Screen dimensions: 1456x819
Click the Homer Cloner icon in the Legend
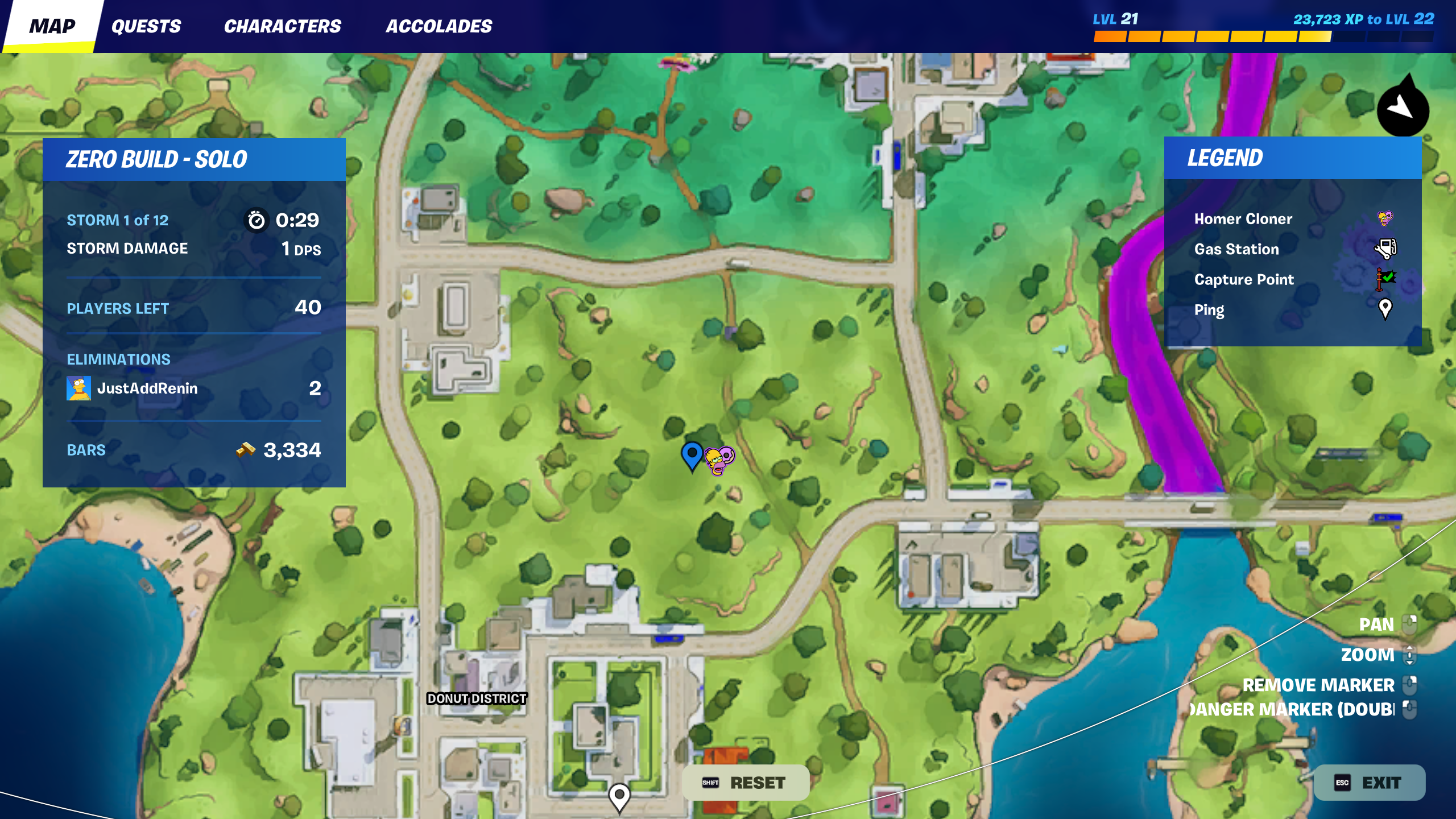(1385, 218)
